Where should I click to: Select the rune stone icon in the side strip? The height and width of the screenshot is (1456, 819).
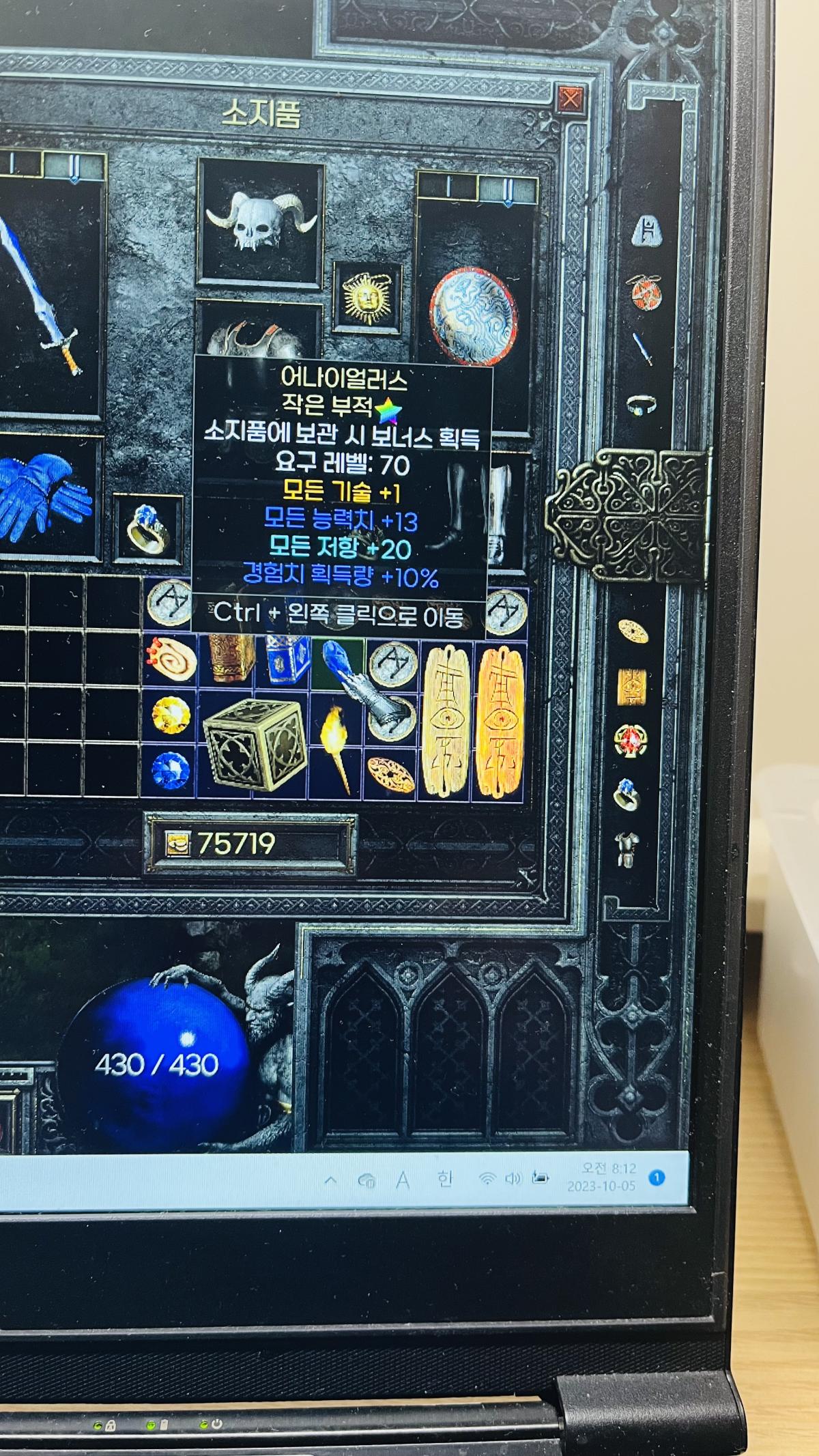(x=644, y=231)
